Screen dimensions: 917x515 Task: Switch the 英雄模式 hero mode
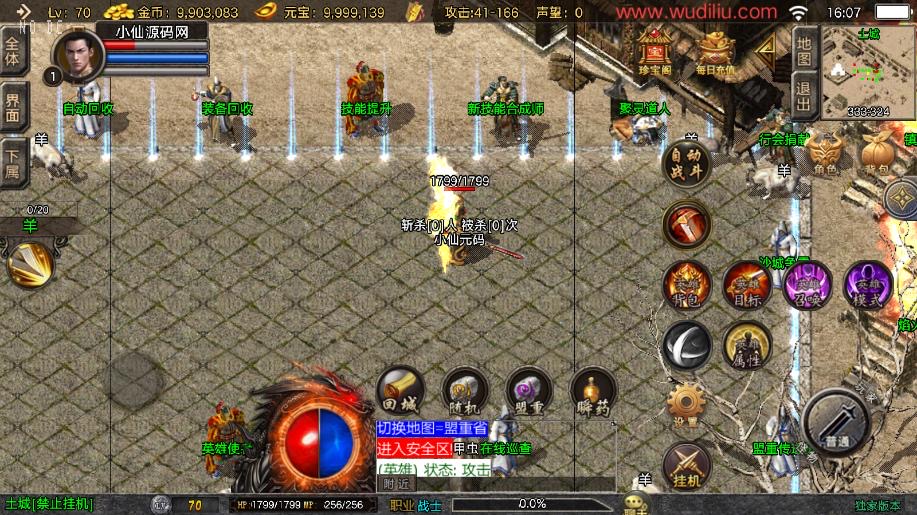coord(867,284)
